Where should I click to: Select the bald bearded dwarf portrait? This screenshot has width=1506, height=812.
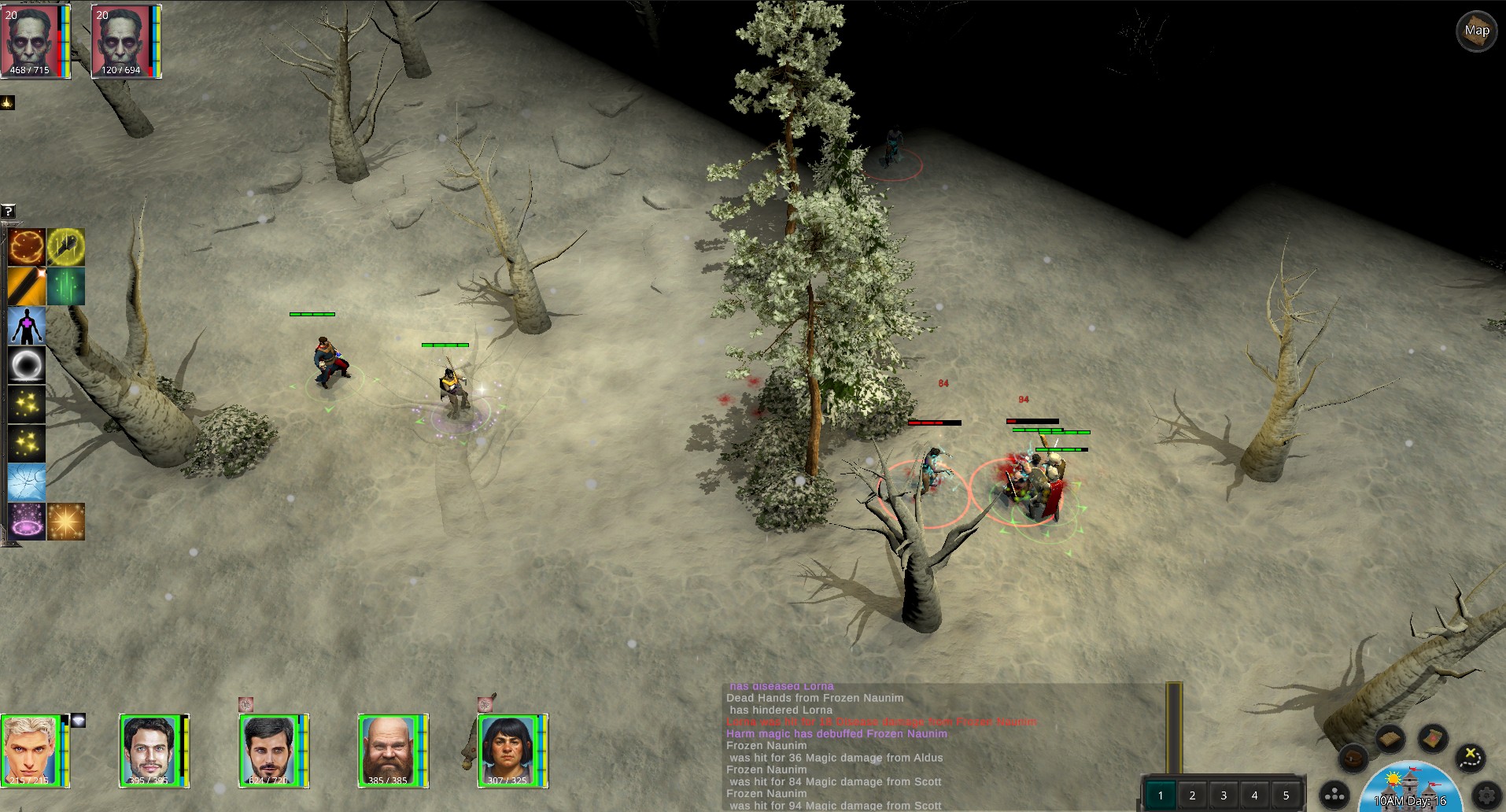pos(390,751)
